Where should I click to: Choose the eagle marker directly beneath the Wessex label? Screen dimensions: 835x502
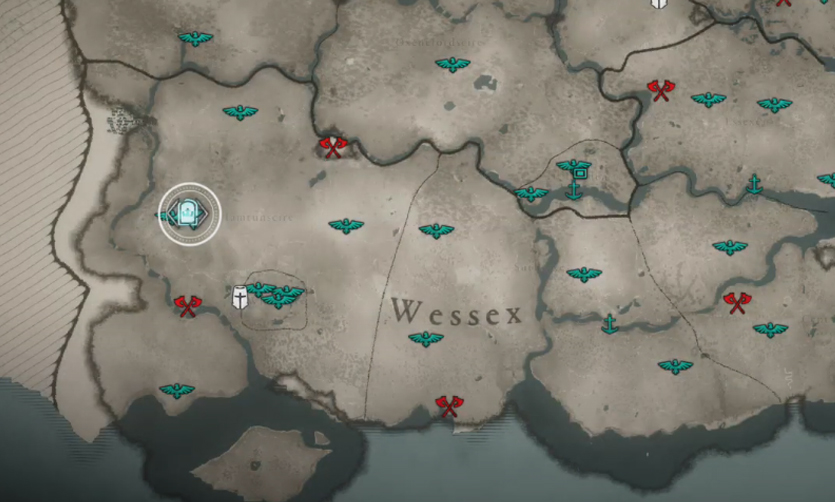(x=426, y=340)
